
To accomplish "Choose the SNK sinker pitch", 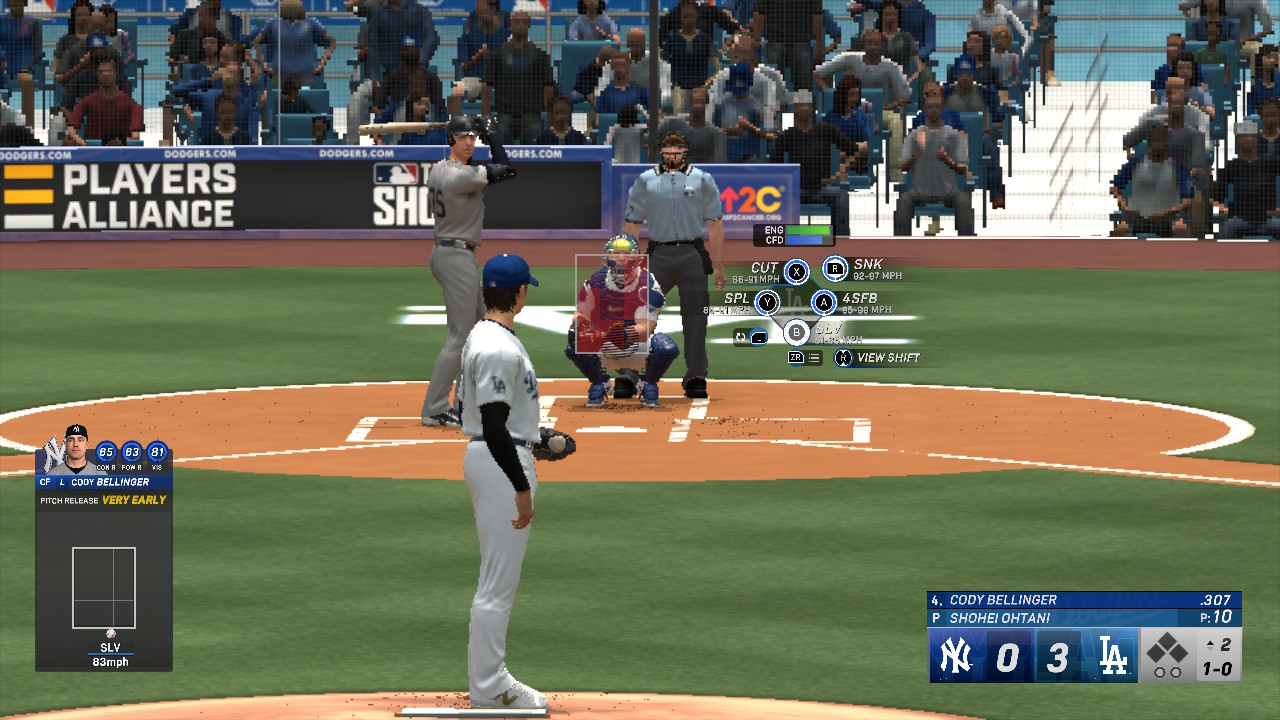I will [835, 268].
